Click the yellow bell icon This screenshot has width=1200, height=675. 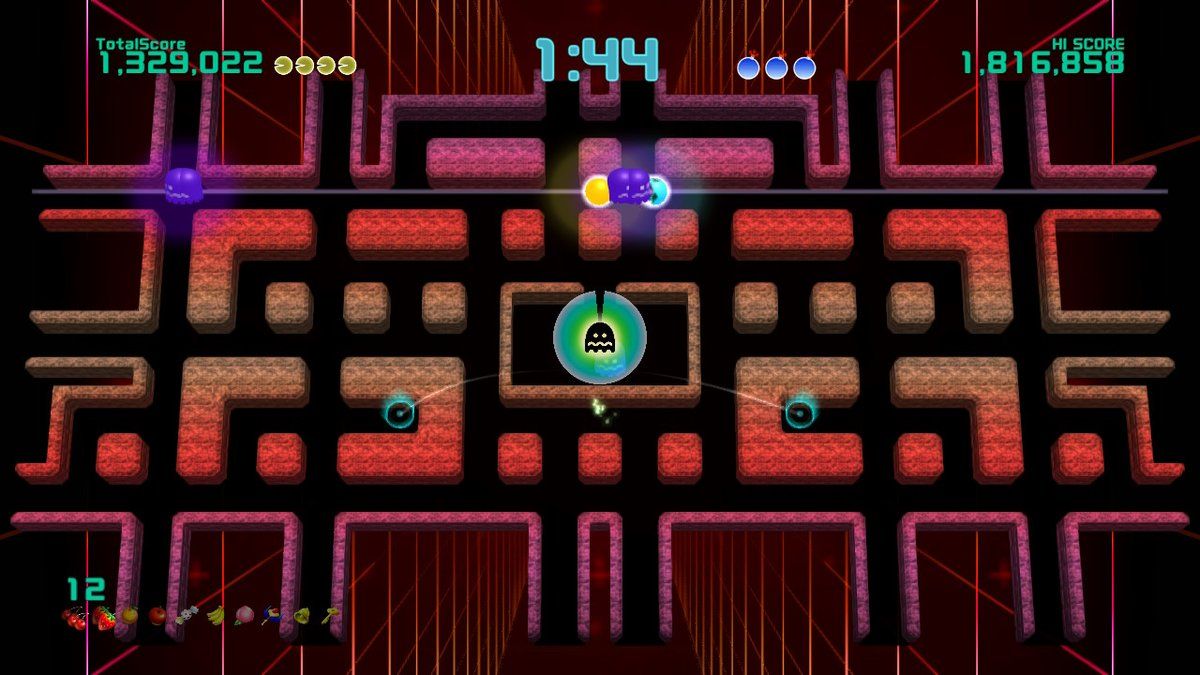point(301,616)
